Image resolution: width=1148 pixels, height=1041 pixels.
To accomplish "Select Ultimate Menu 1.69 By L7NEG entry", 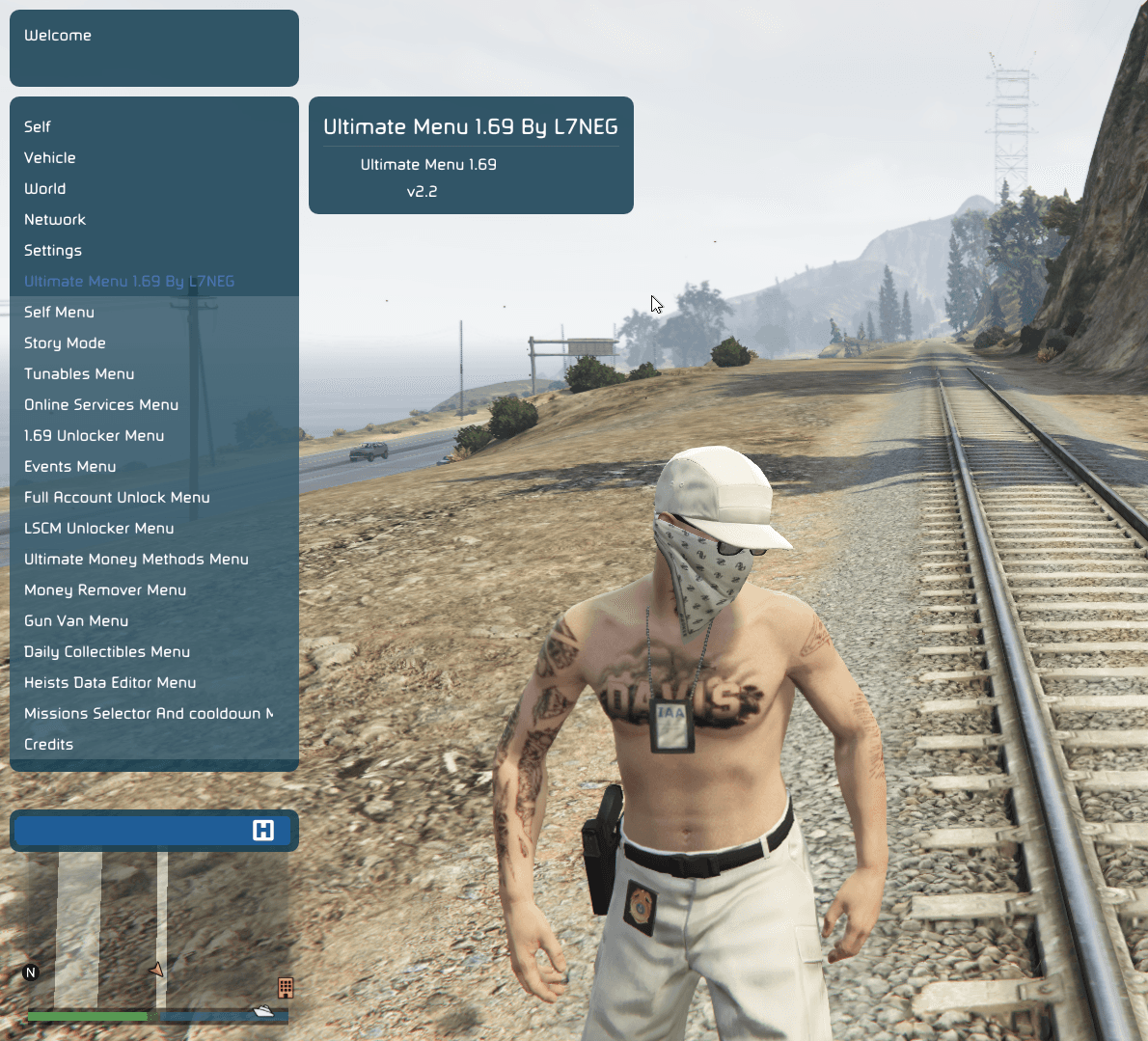I will (129, 281).
